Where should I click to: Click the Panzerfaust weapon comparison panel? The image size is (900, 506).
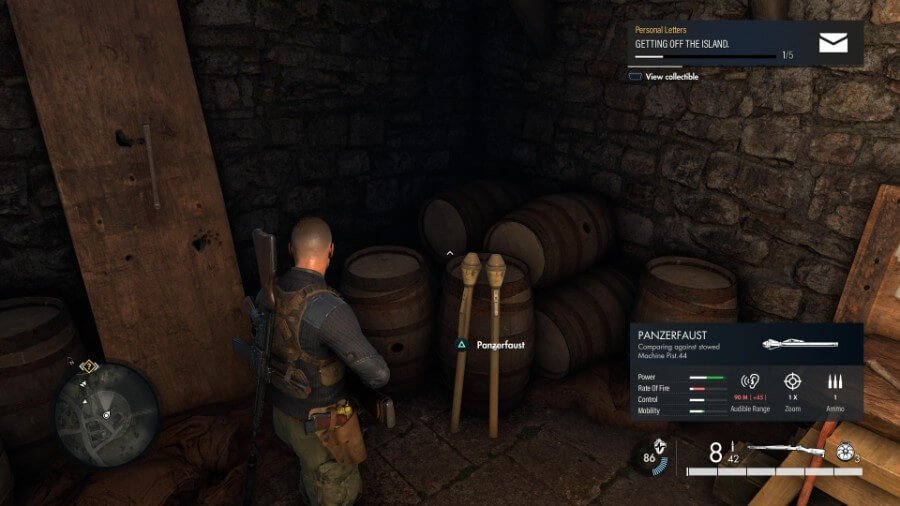pos(745,370)
